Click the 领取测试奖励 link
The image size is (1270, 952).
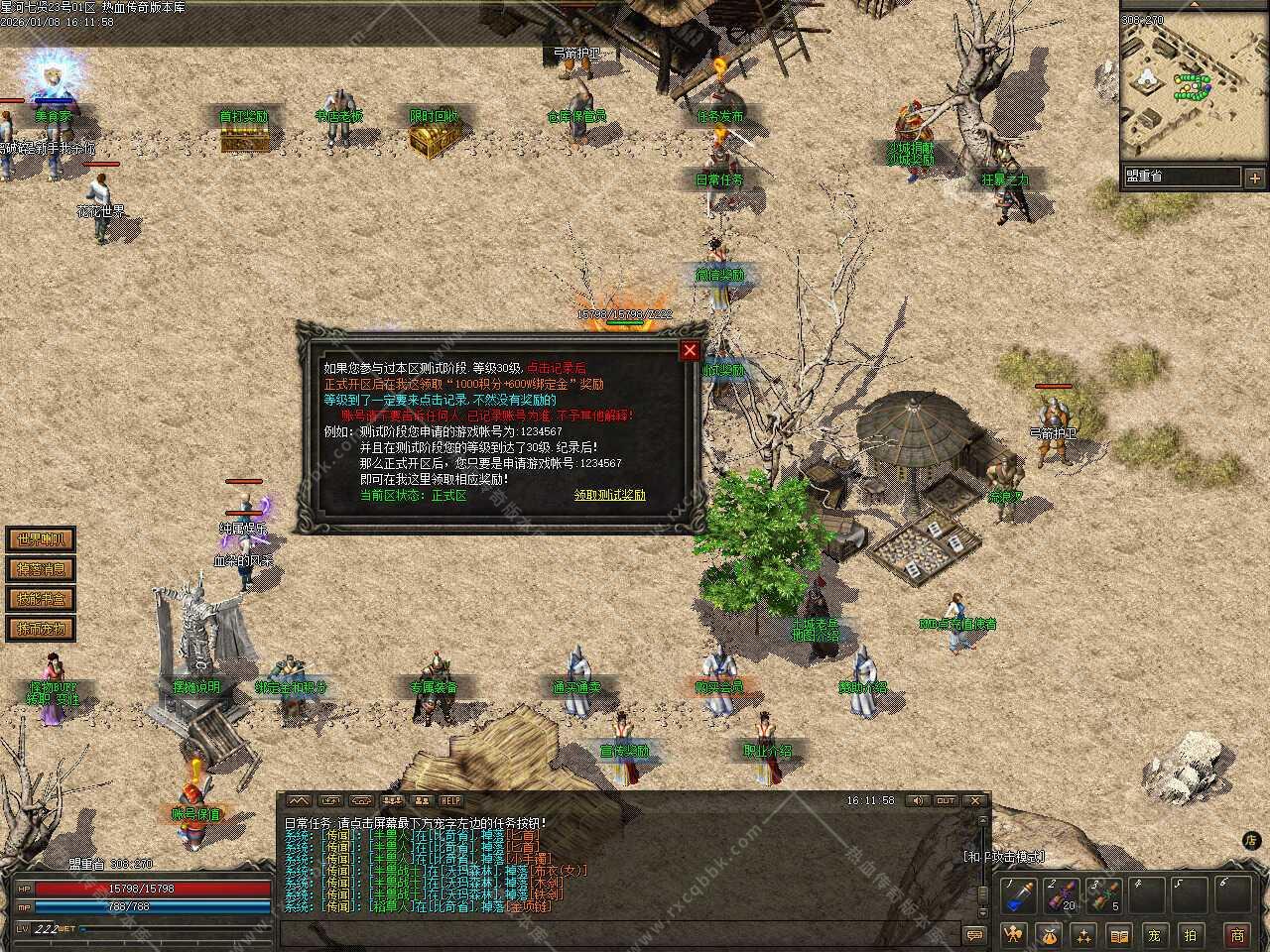[x=609, y=495]
